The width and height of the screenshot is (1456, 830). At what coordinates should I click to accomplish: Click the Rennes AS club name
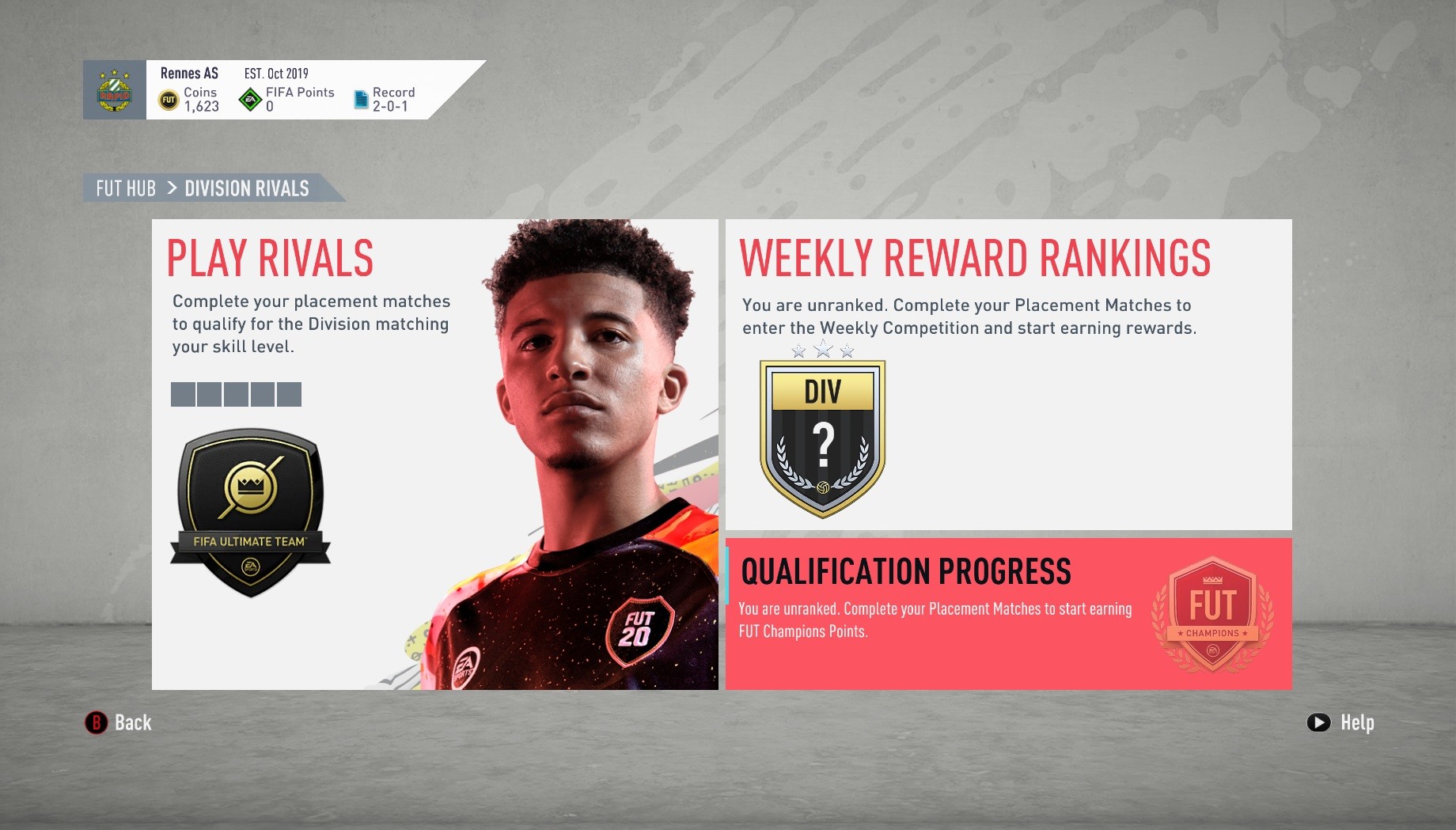(188, 73)
